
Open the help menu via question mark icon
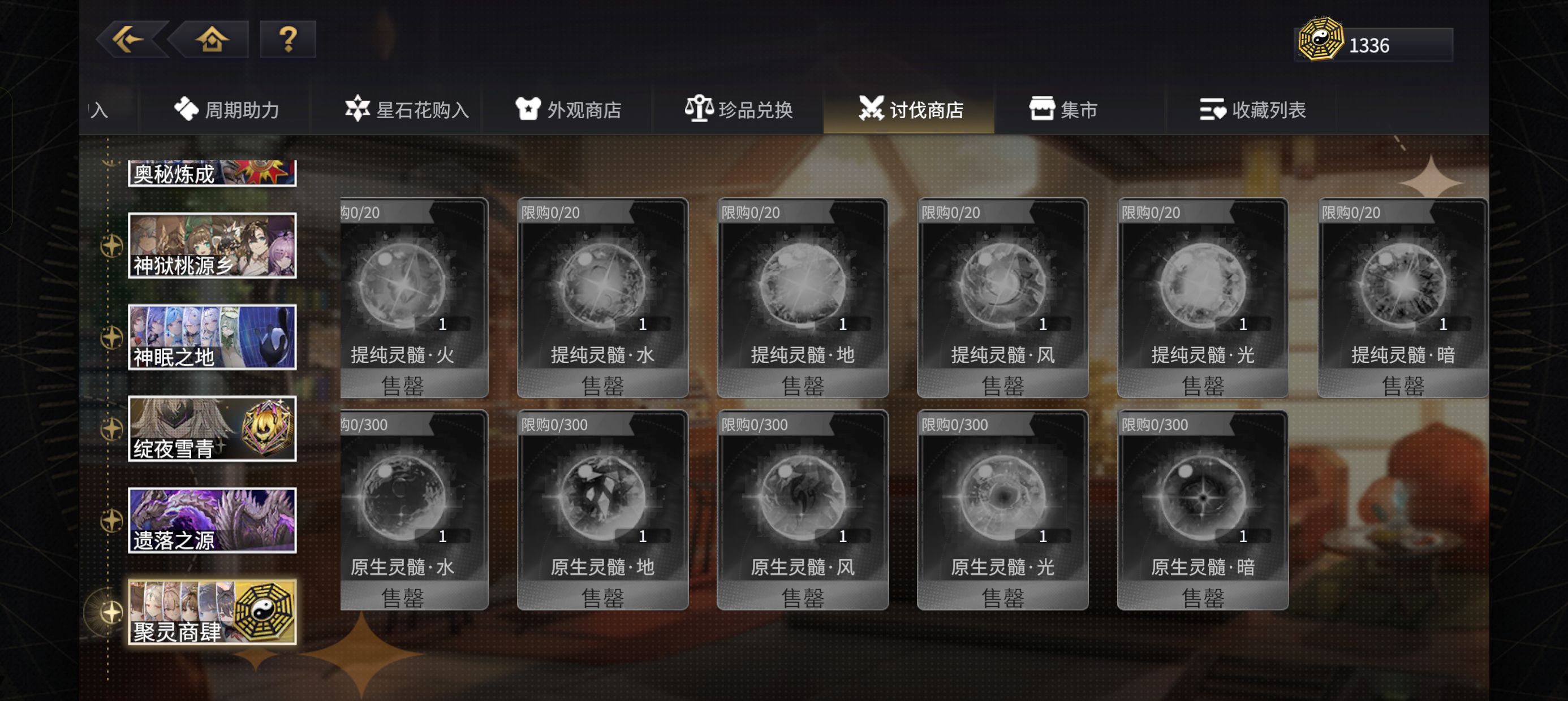tap(286, 40)
